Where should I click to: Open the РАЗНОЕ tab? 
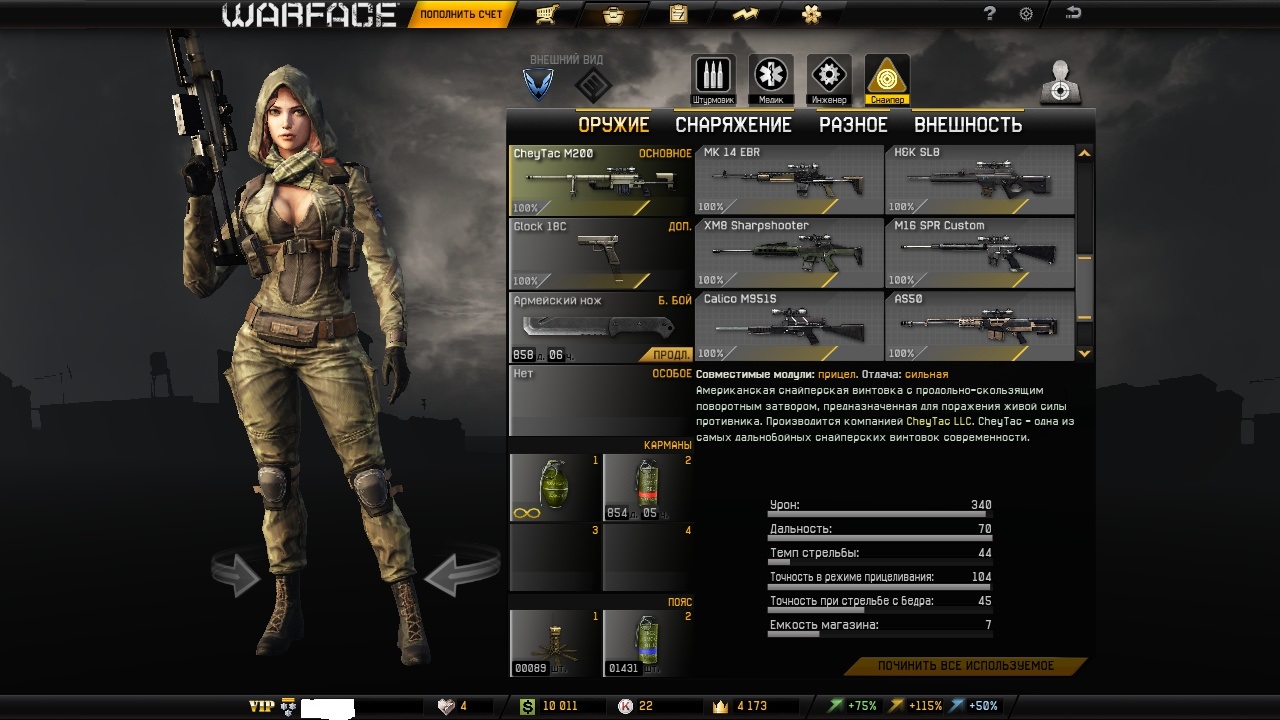853,125
